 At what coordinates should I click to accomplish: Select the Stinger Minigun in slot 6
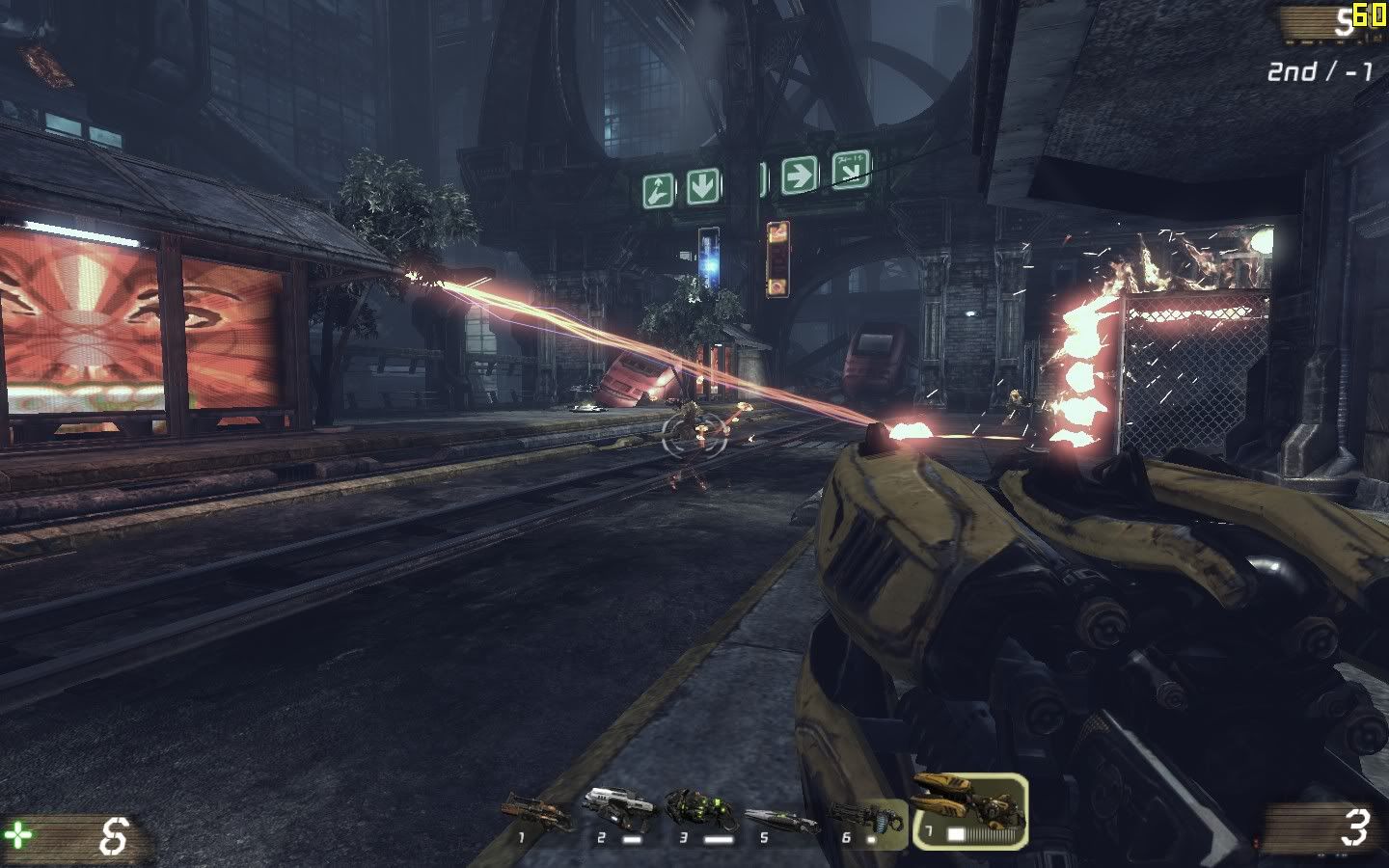coord(866,822)
